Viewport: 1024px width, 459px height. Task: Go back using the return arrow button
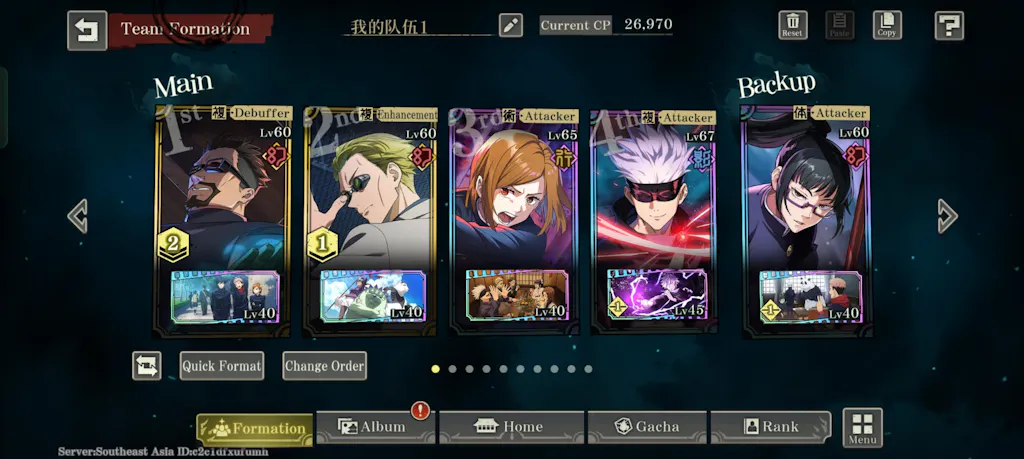[87, 30]
